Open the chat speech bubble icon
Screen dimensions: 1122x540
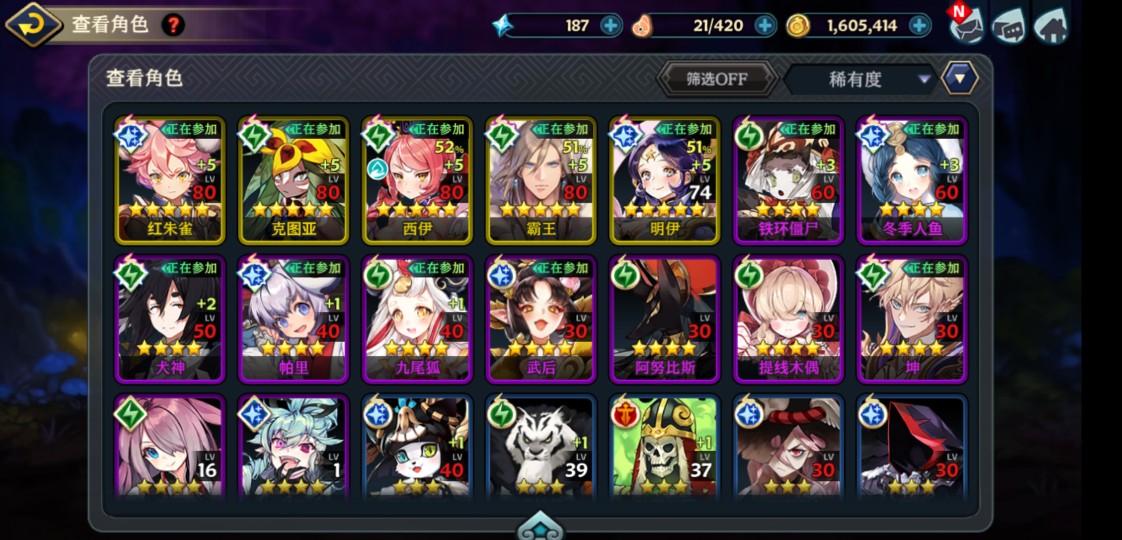point(1008,26)
